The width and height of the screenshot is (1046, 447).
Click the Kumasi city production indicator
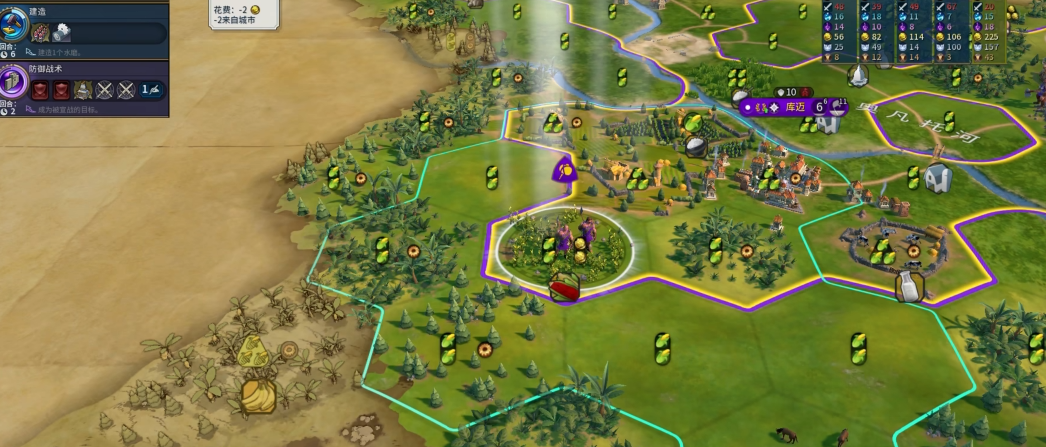tap(835, 105)
